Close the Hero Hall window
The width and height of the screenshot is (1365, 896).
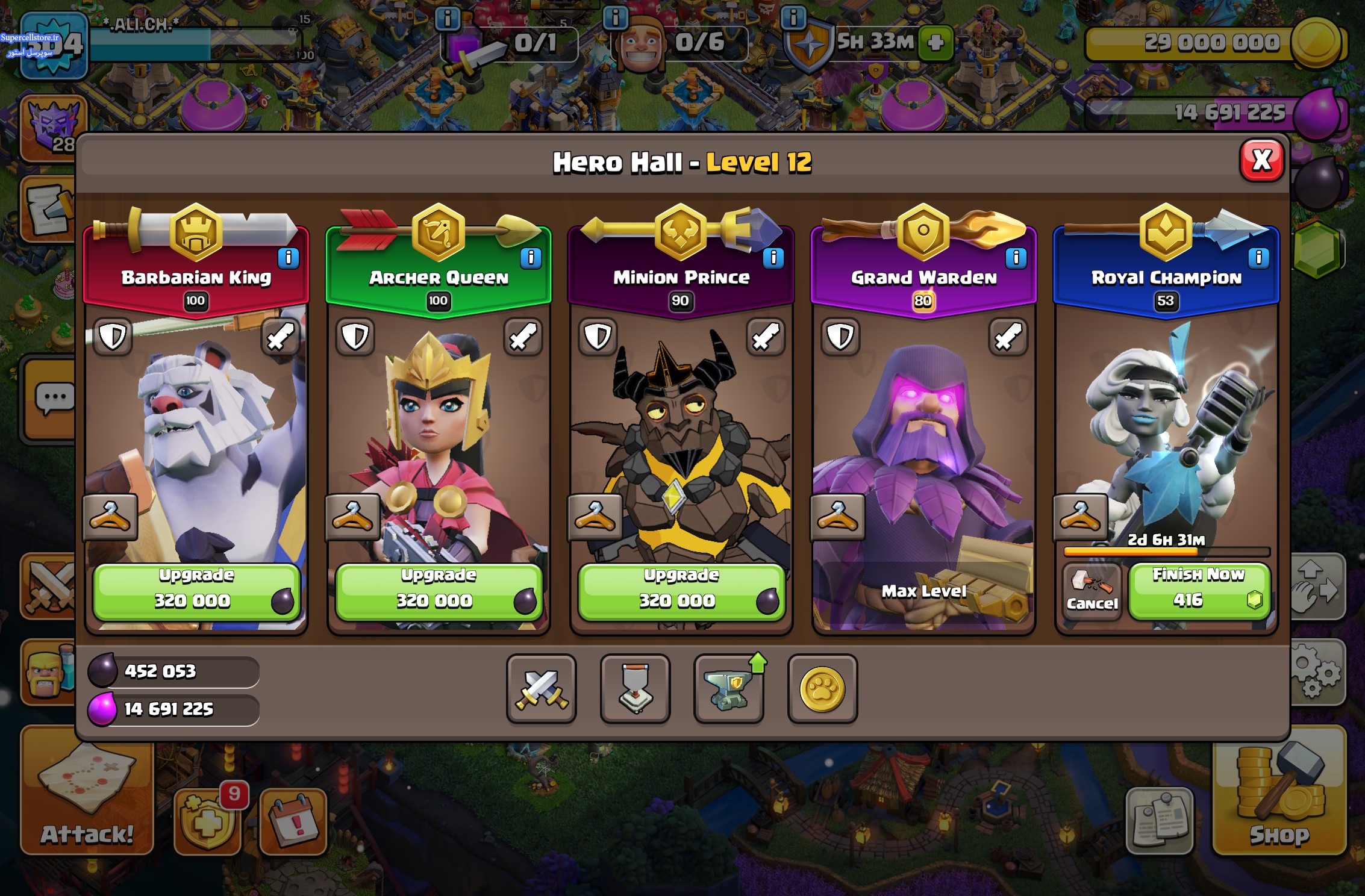(x=1261, y=161)
